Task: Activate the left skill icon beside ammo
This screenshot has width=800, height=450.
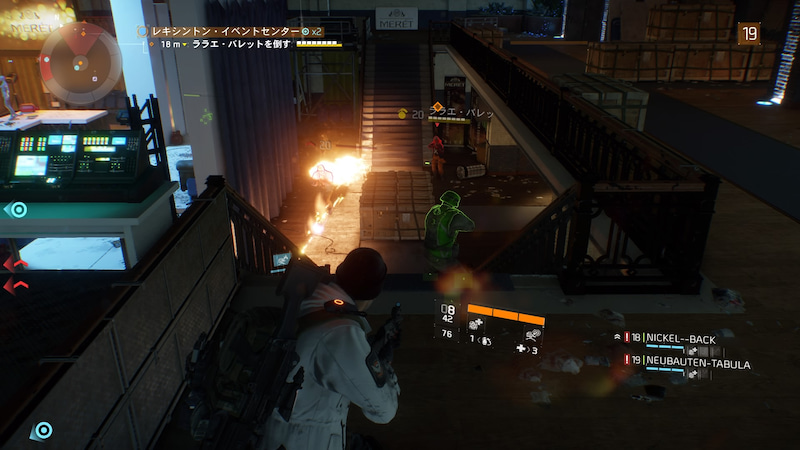Action: pyautogui.click(x=476, y=326)
